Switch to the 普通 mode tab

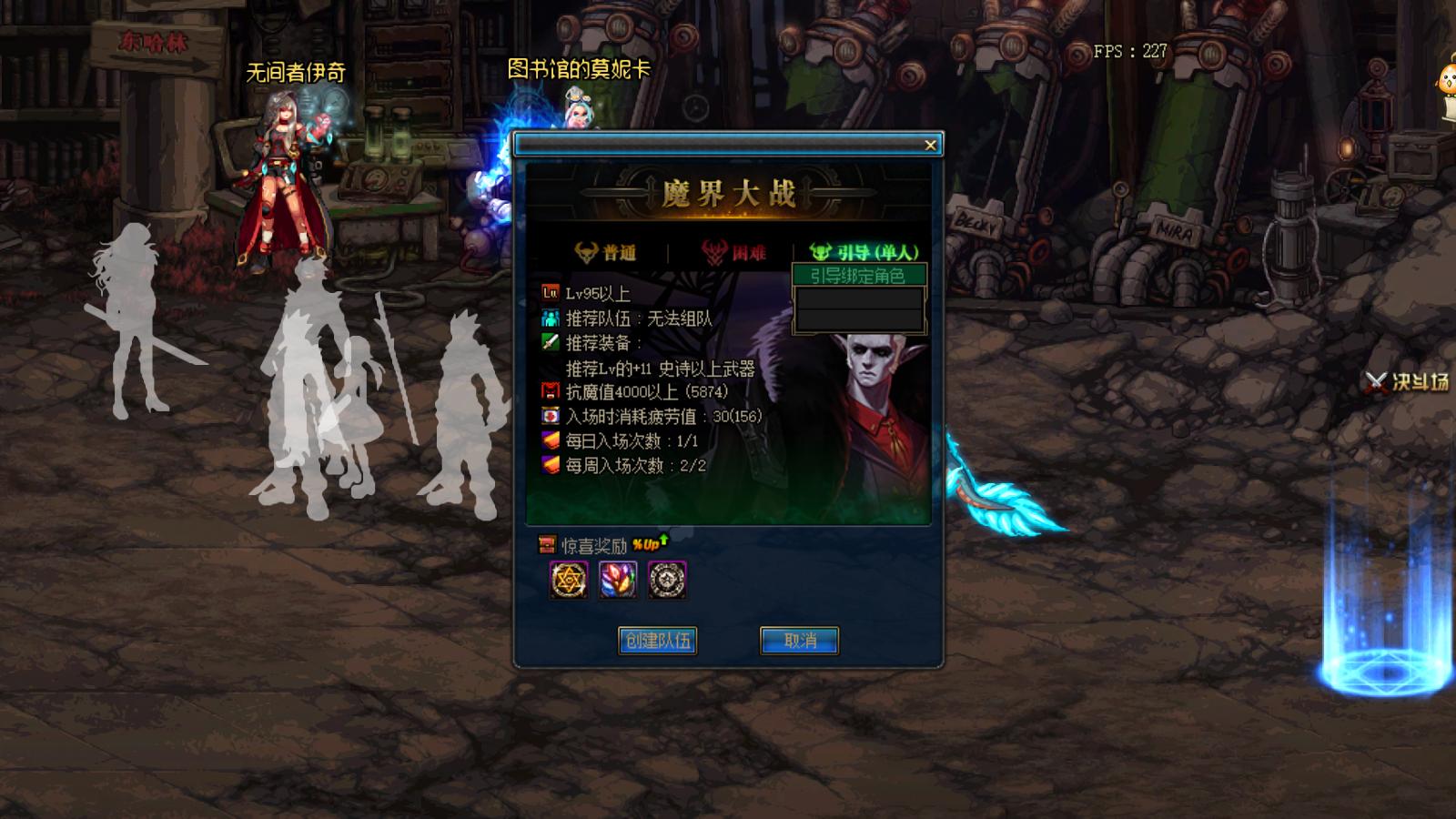(610, 250)
